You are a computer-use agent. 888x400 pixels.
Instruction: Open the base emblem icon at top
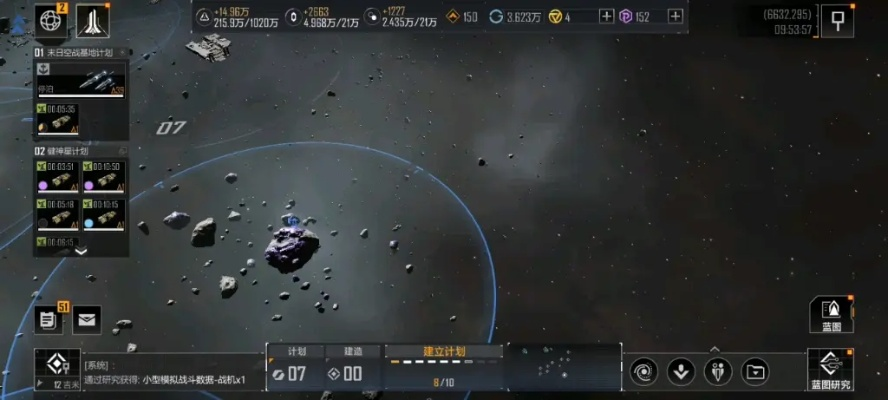point(92,19)
